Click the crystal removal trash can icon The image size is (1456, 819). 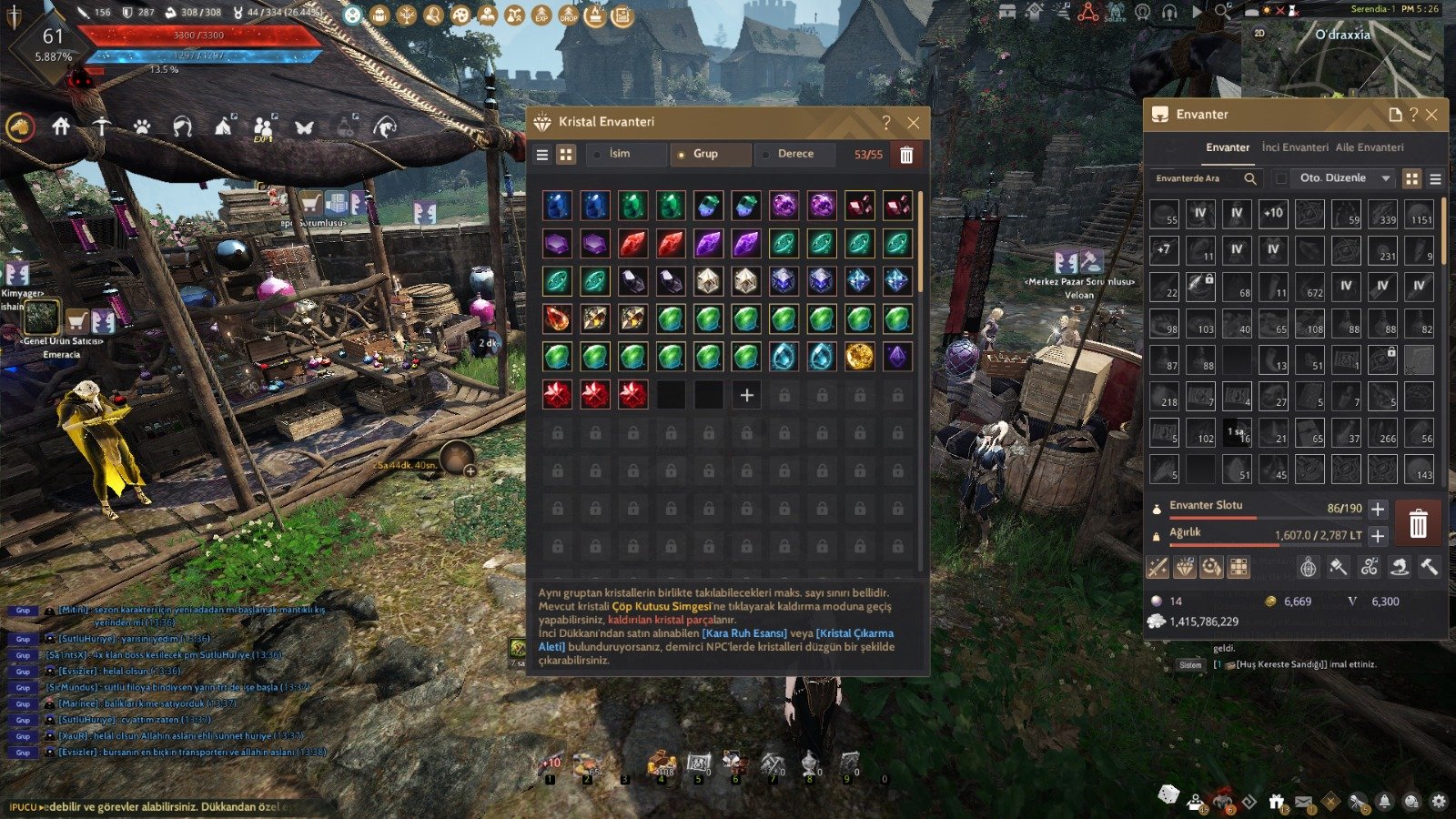(906, 155)
